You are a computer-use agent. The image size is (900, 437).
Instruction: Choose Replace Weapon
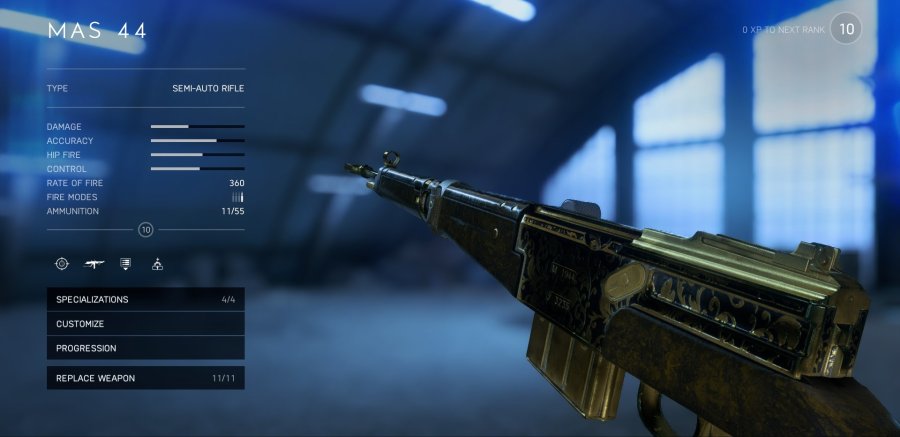tap(145, 378)
